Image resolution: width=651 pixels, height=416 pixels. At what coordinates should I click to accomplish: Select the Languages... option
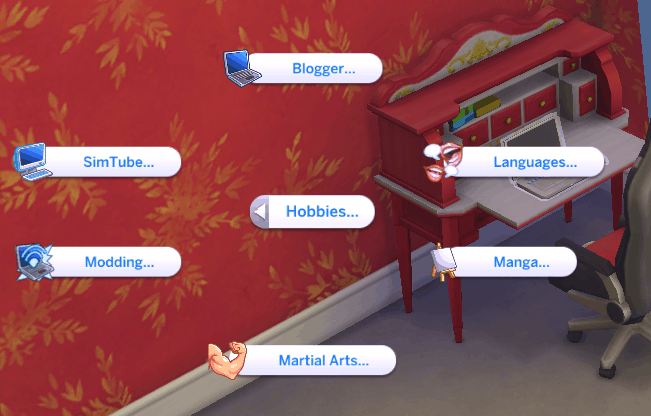(x=535, y=161)
